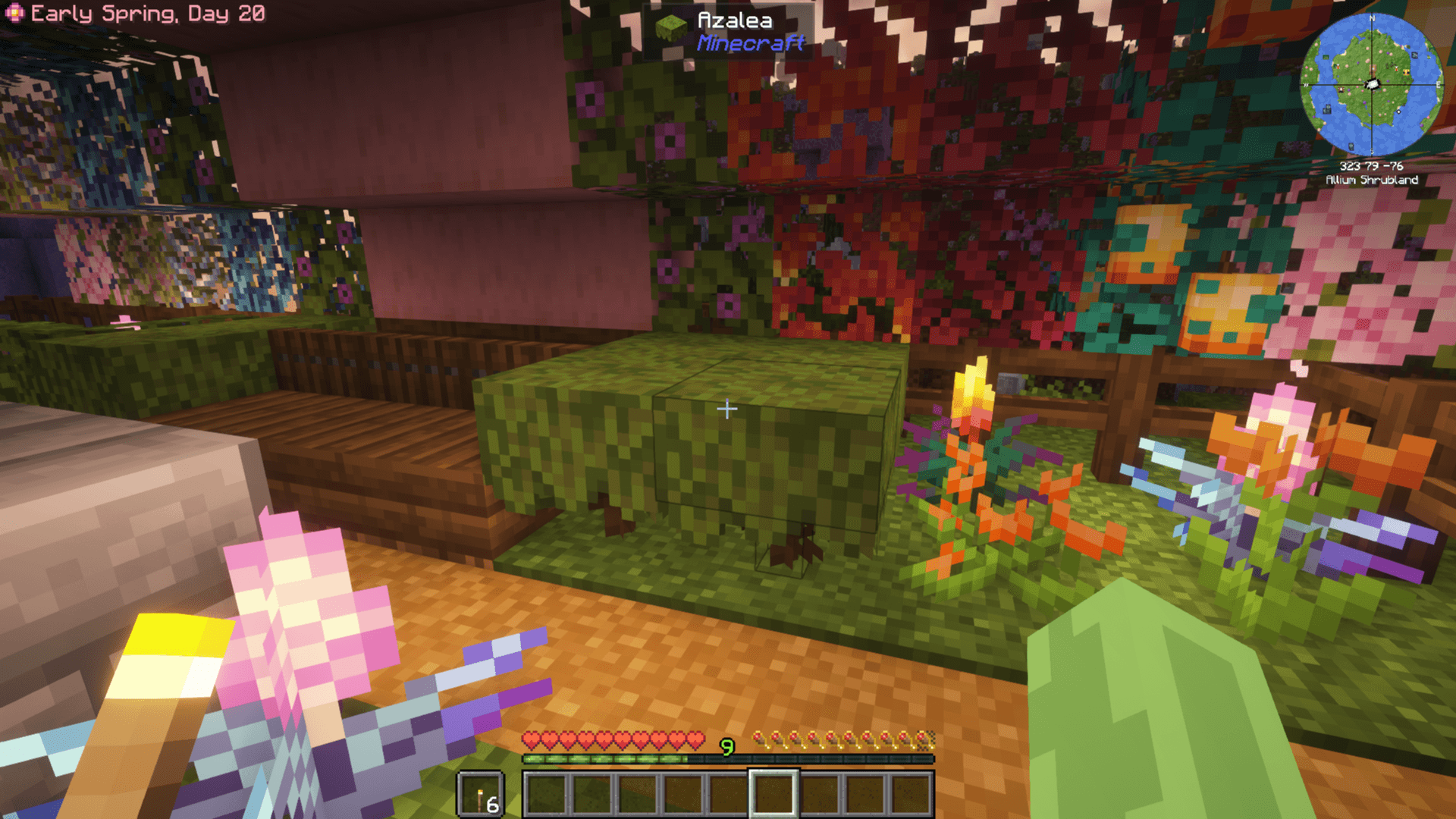Click the highlighted selected hotbar slot
1456x819 pixels.
pos(773,794)
